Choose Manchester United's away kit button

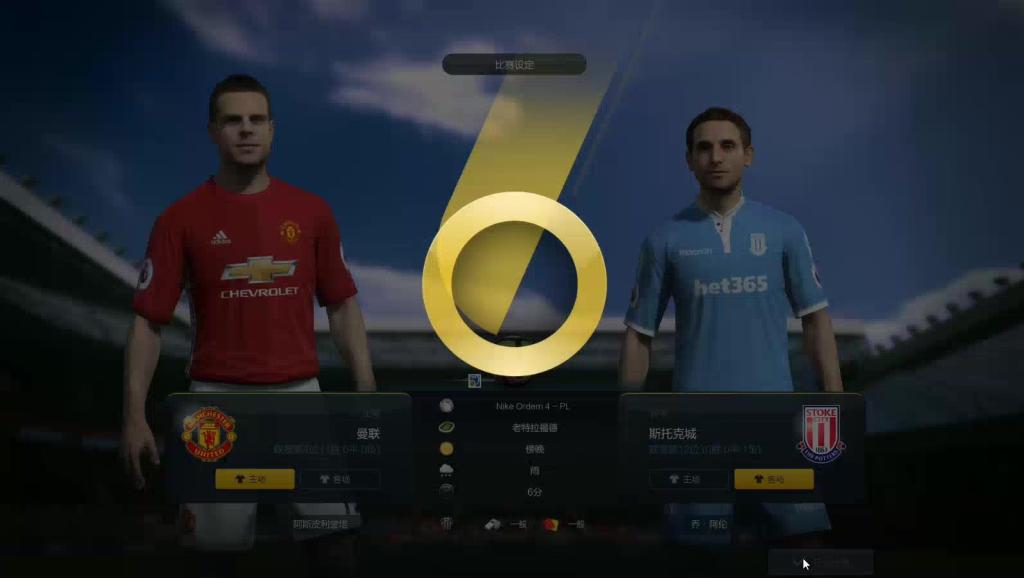pyautogui.click(x=340, y=479)
